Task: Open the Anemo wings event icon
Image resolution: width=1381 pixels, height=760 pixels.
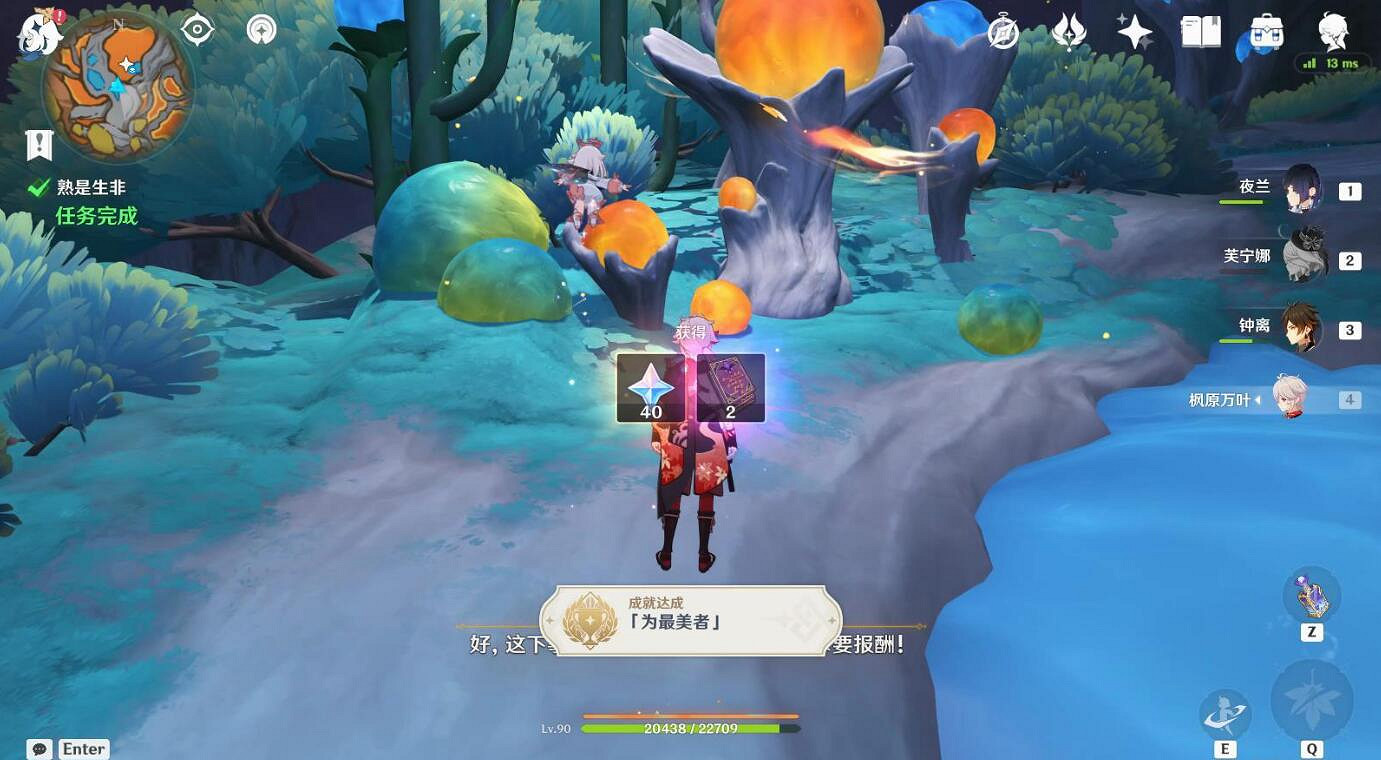Action: point(1067,30)
